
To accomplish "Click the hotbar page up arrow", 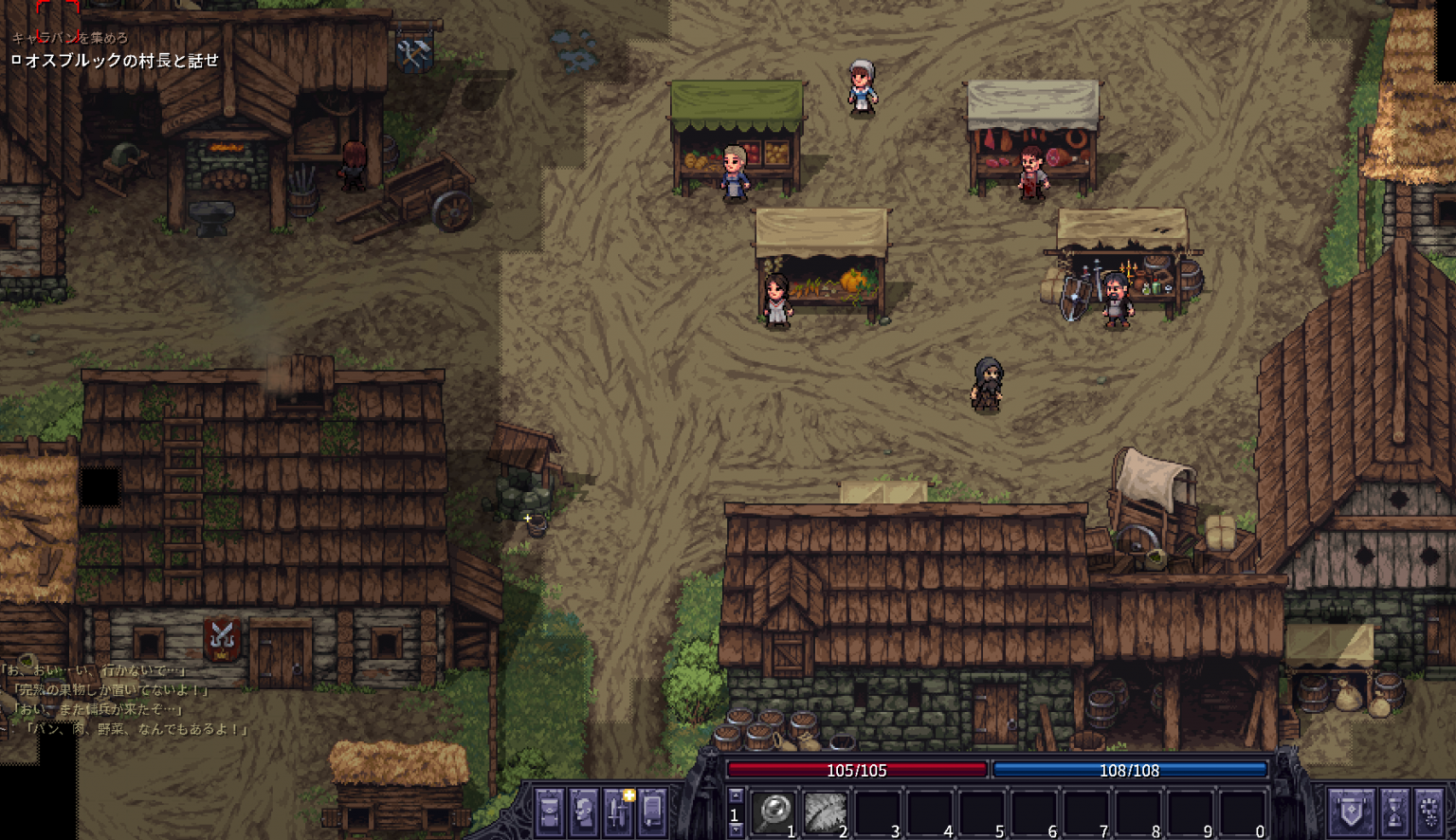I will [735, 795].
